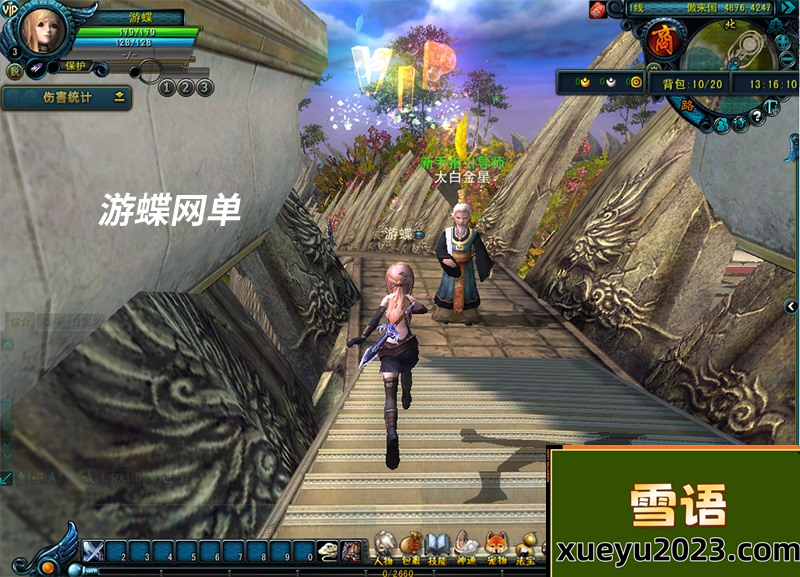This screenshot has width=800, height=577.
Task: Click the double-arrow button beside coordinates
Action: (787, 9)
